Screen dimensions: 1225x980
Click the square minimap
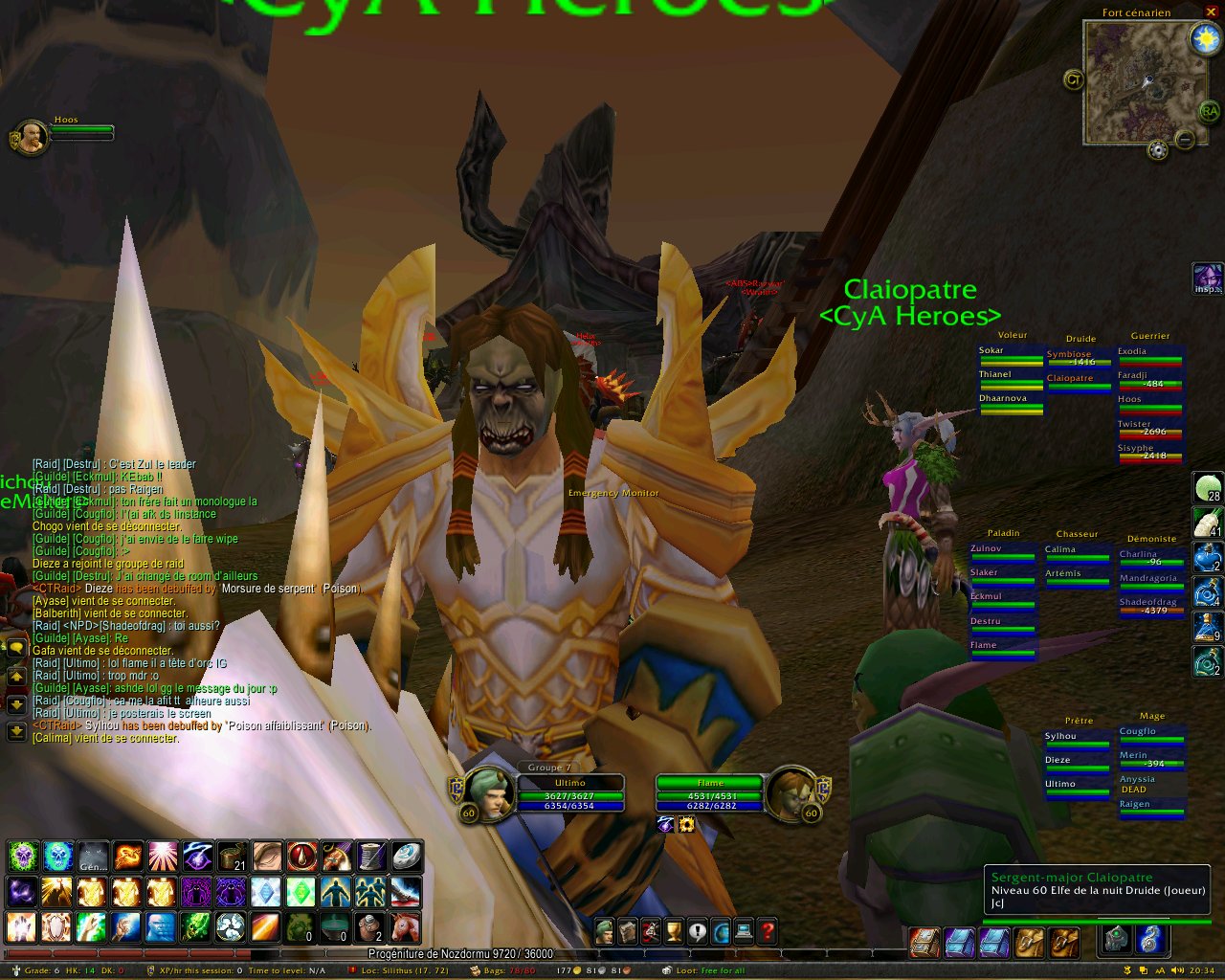click(x=1135, y=80)
